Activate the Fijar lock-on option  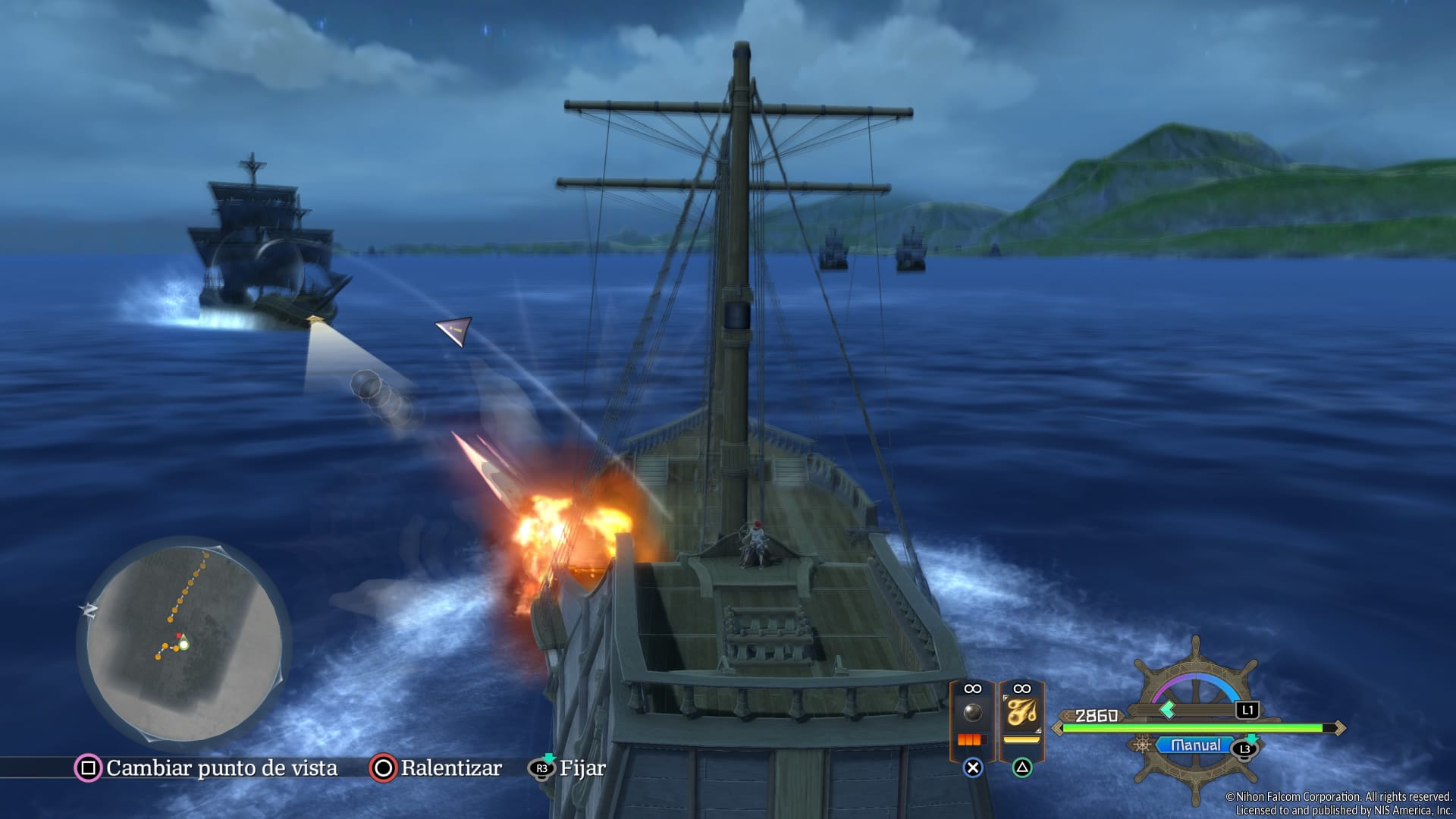click(x=567, y=768)
